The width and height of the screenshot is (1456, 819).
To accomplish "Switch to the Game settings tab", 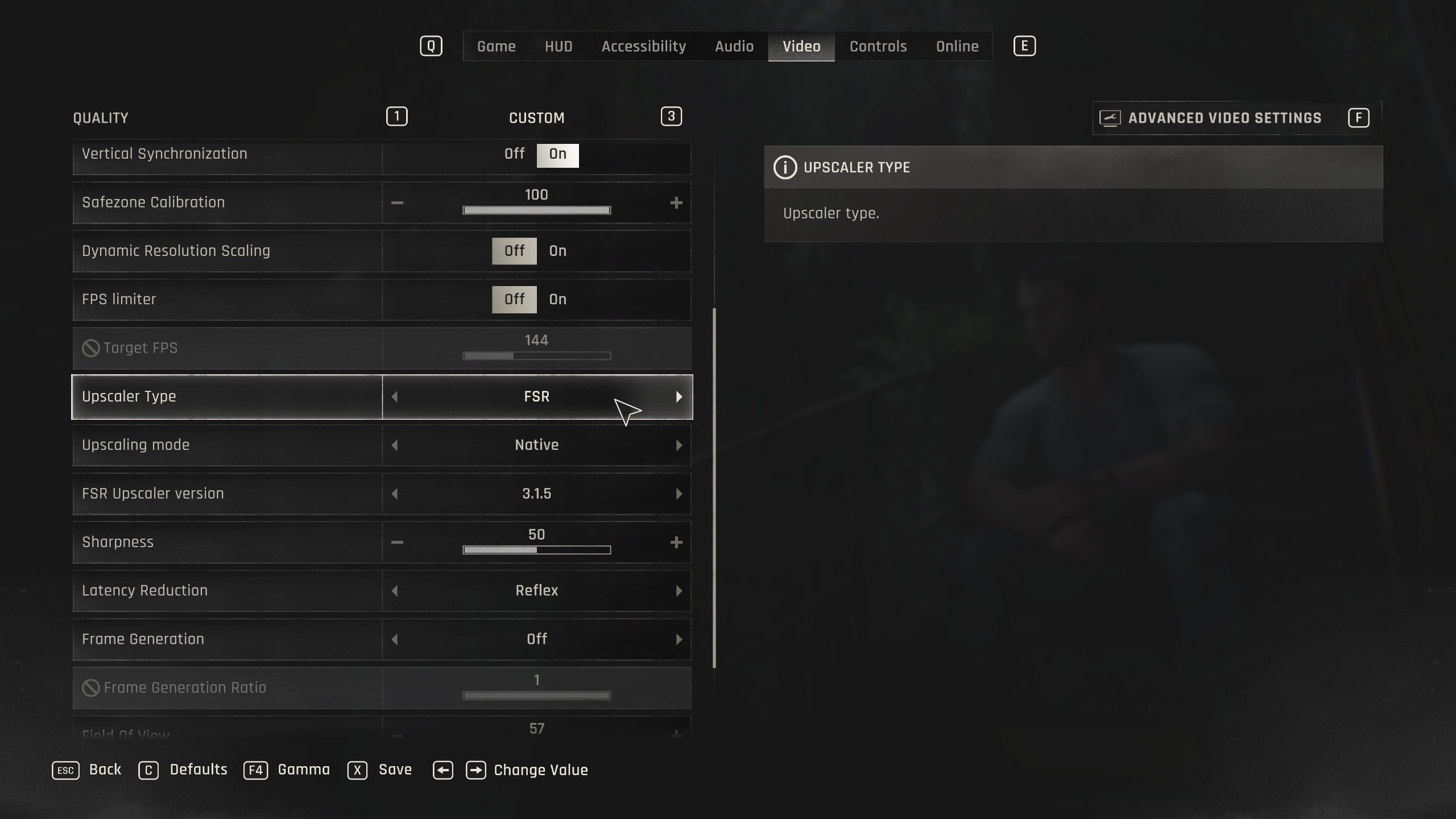I will click(x=496, y=47).
